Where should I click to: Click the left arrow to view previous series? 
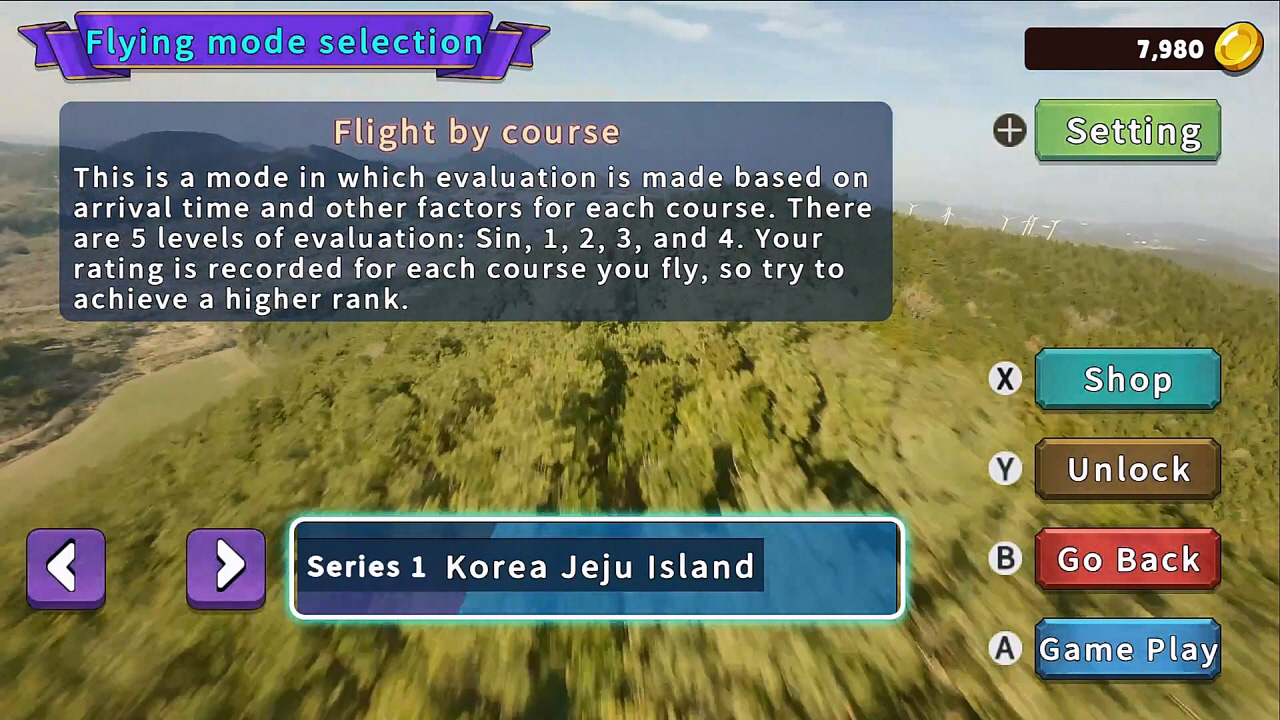65,566
